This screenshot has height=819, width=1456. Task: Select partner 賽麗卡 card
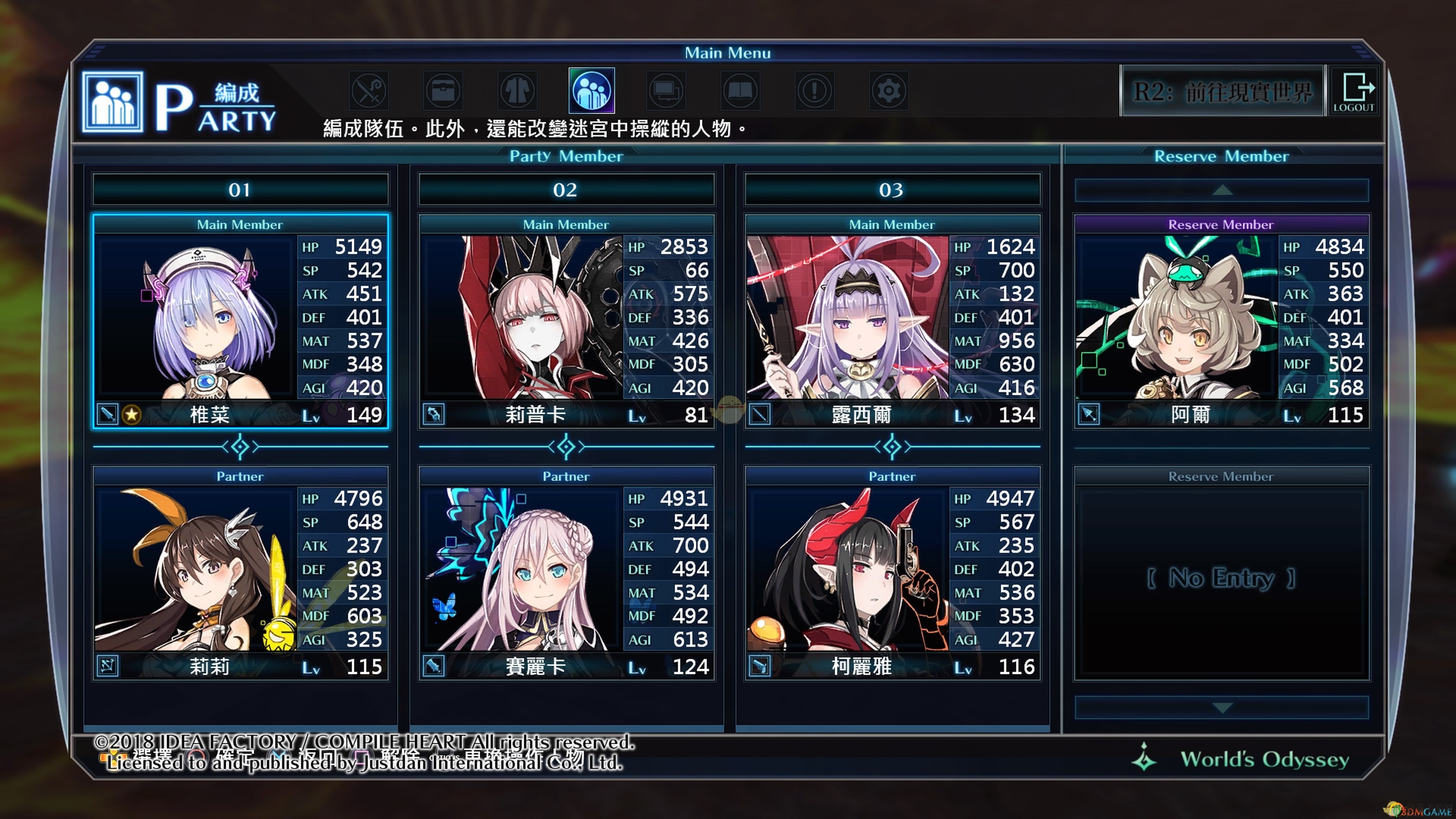pyautogui.click(x=566, y=573)
